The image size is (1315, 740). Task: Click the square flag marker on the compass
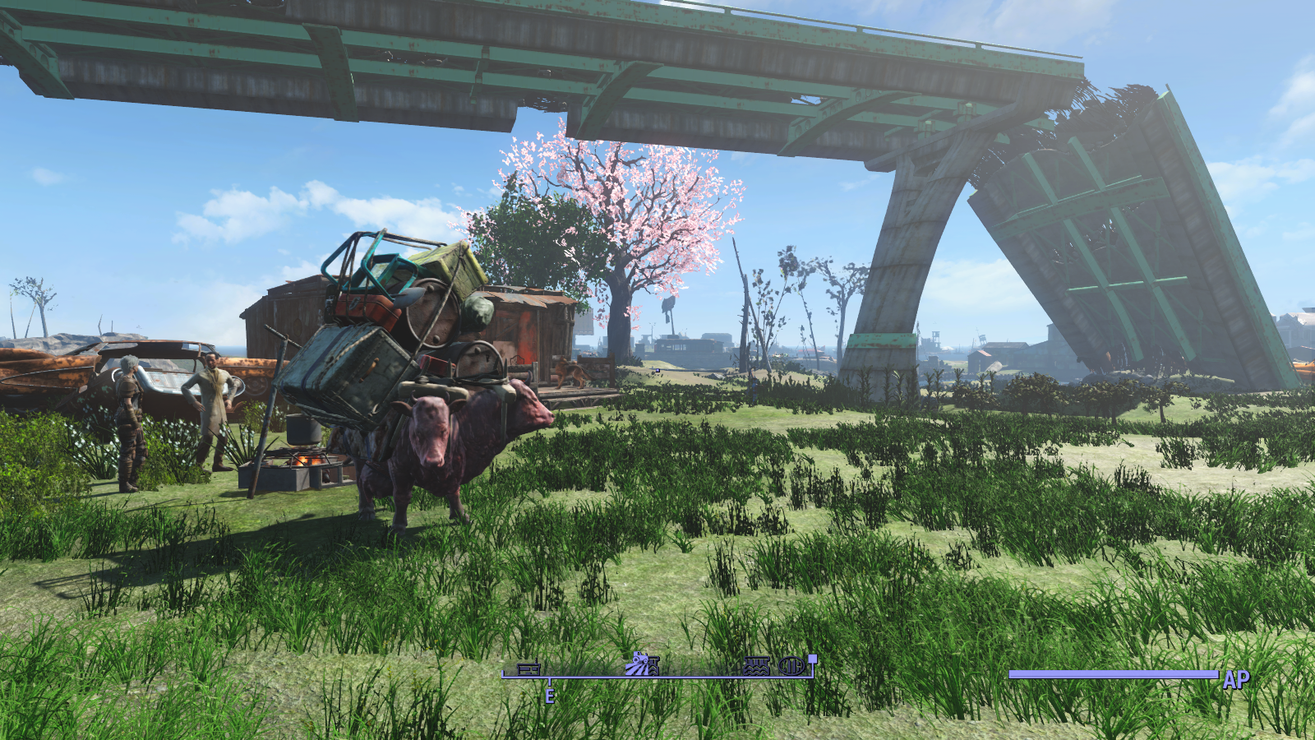pyautogui.click(x=812, y=661)
